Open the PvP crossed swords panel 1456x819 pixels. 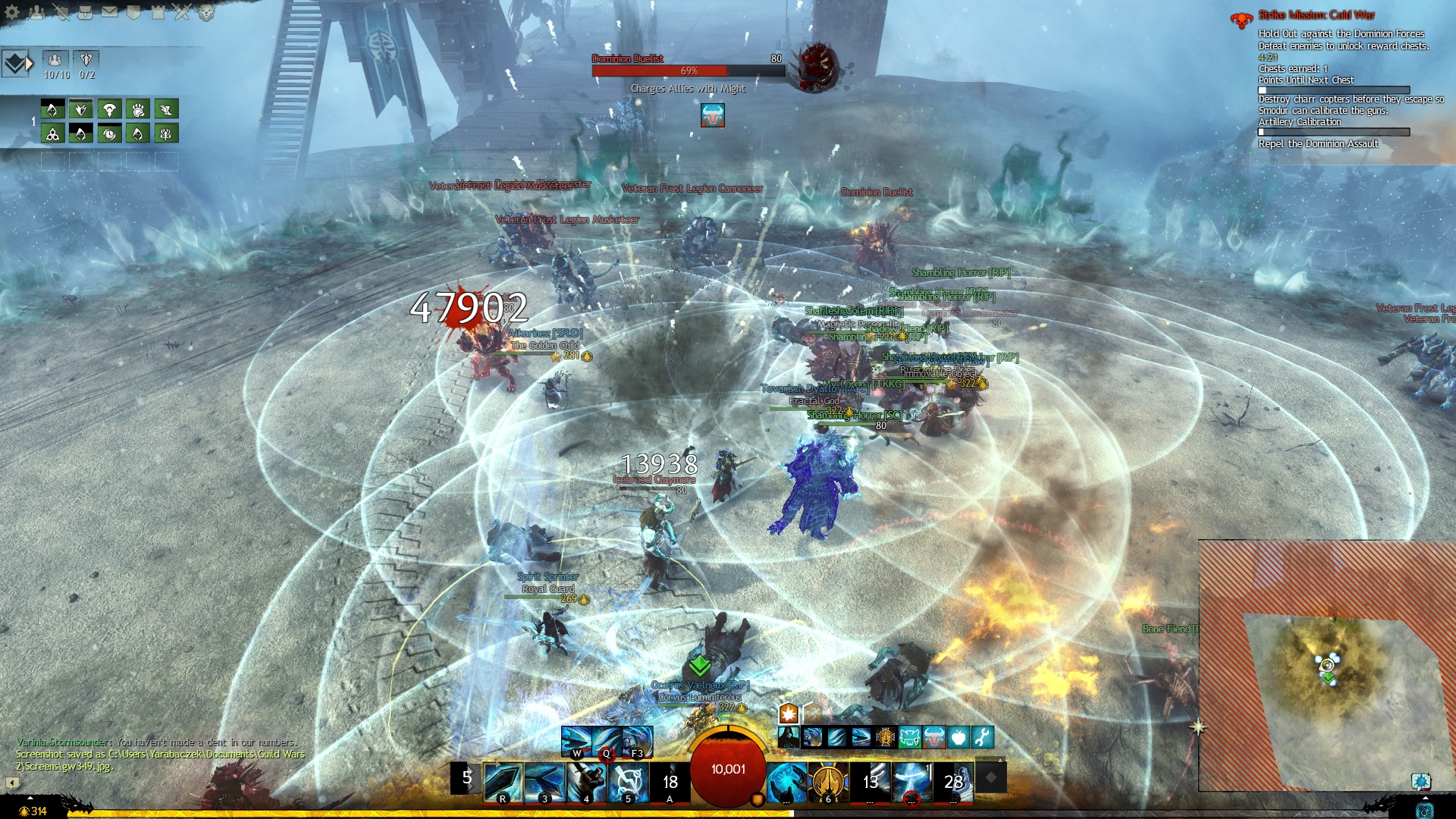(182, 12)
